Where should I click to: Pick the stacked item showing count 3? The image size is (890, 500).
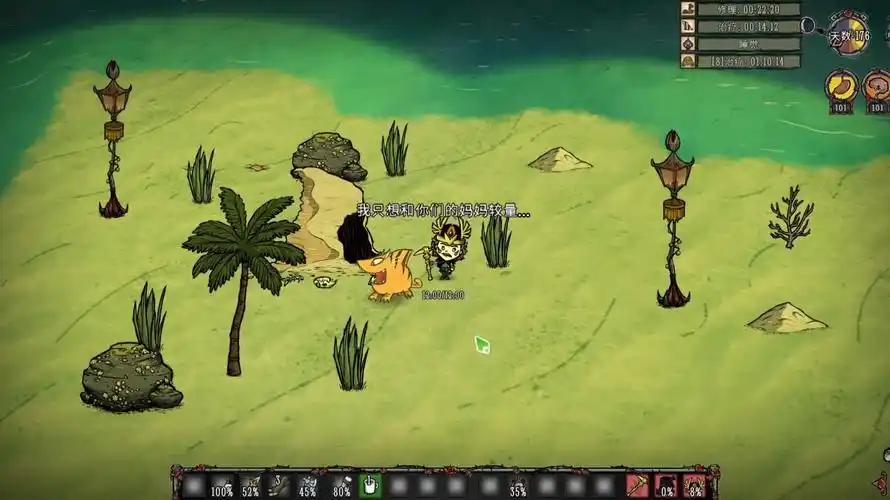click(281, 486)
